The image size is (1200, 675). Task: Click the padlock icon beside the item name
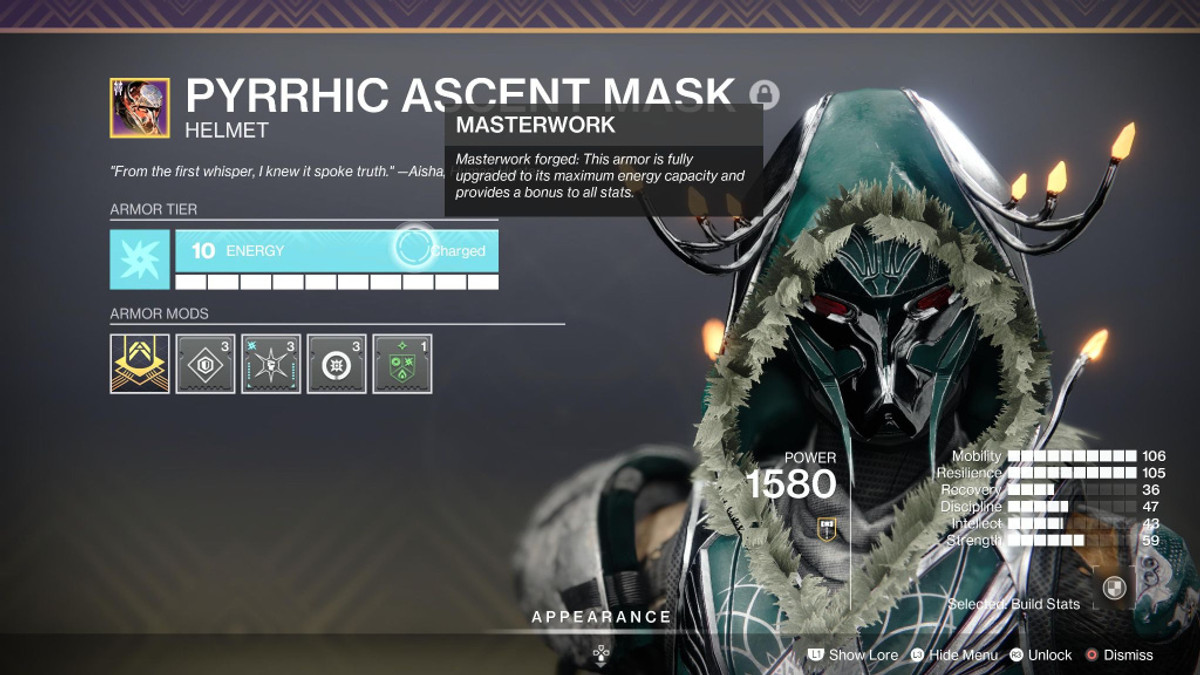(765, 95)
